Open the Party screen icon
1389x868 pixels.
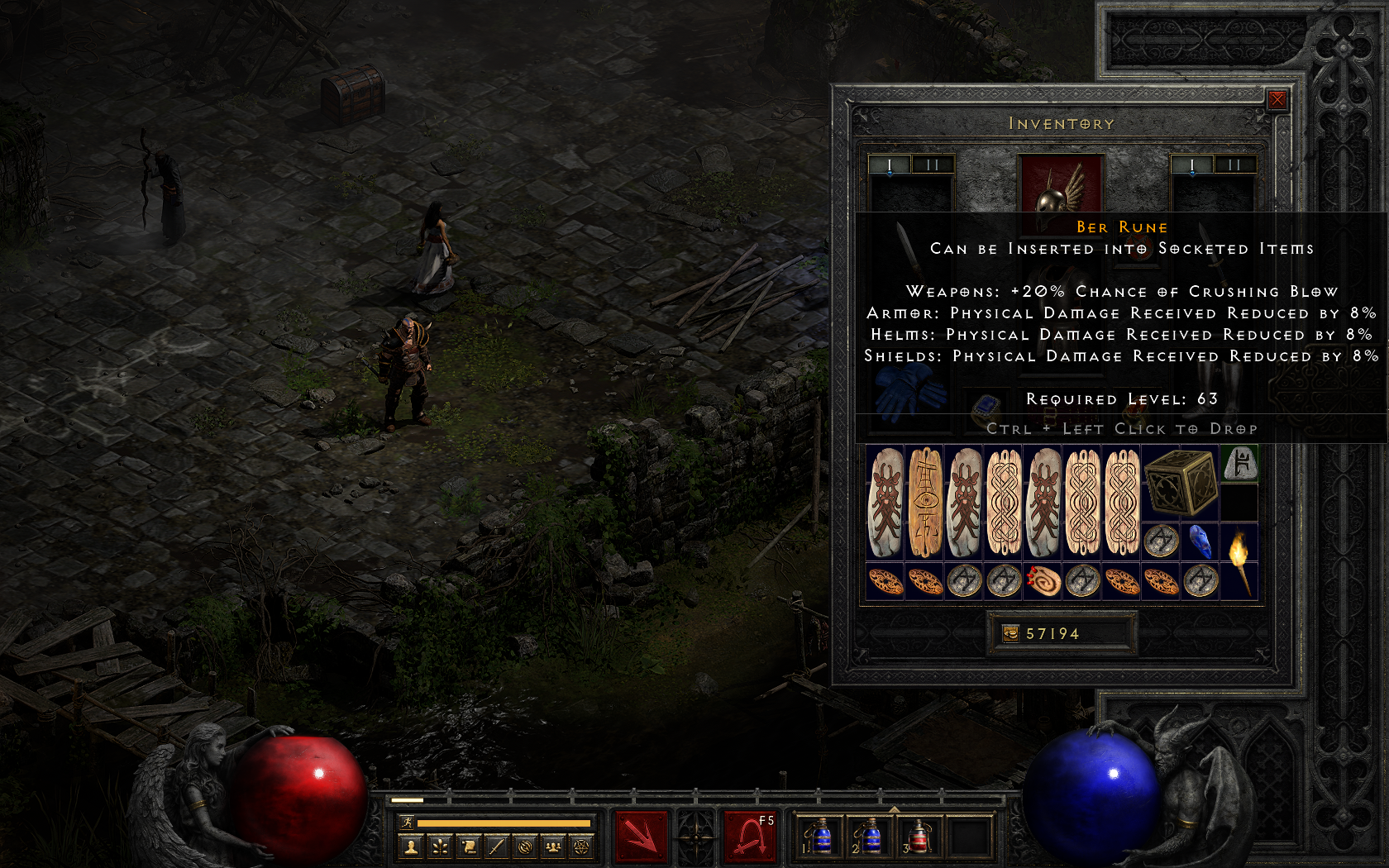click(553, 848)
